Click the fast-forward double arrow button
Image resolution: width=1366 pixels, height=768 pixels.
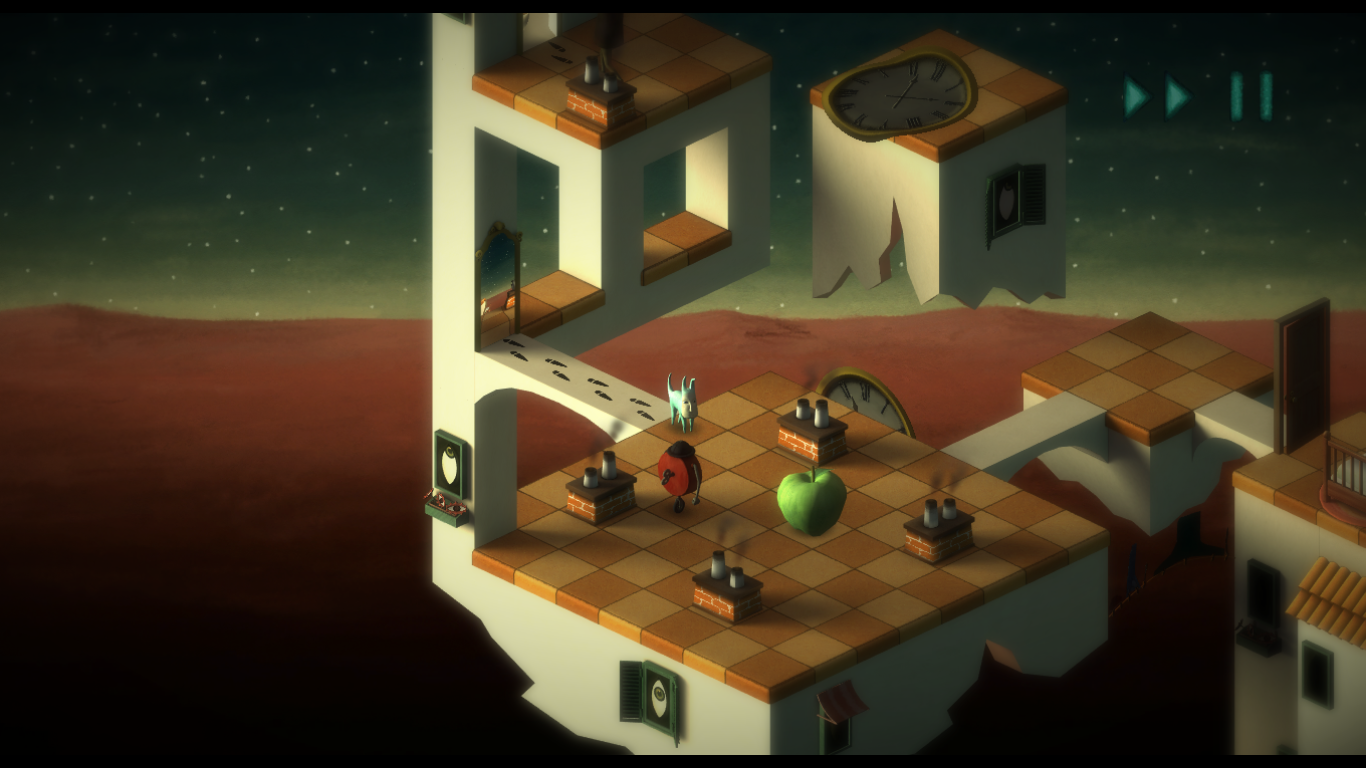(x=1157, y=96)
